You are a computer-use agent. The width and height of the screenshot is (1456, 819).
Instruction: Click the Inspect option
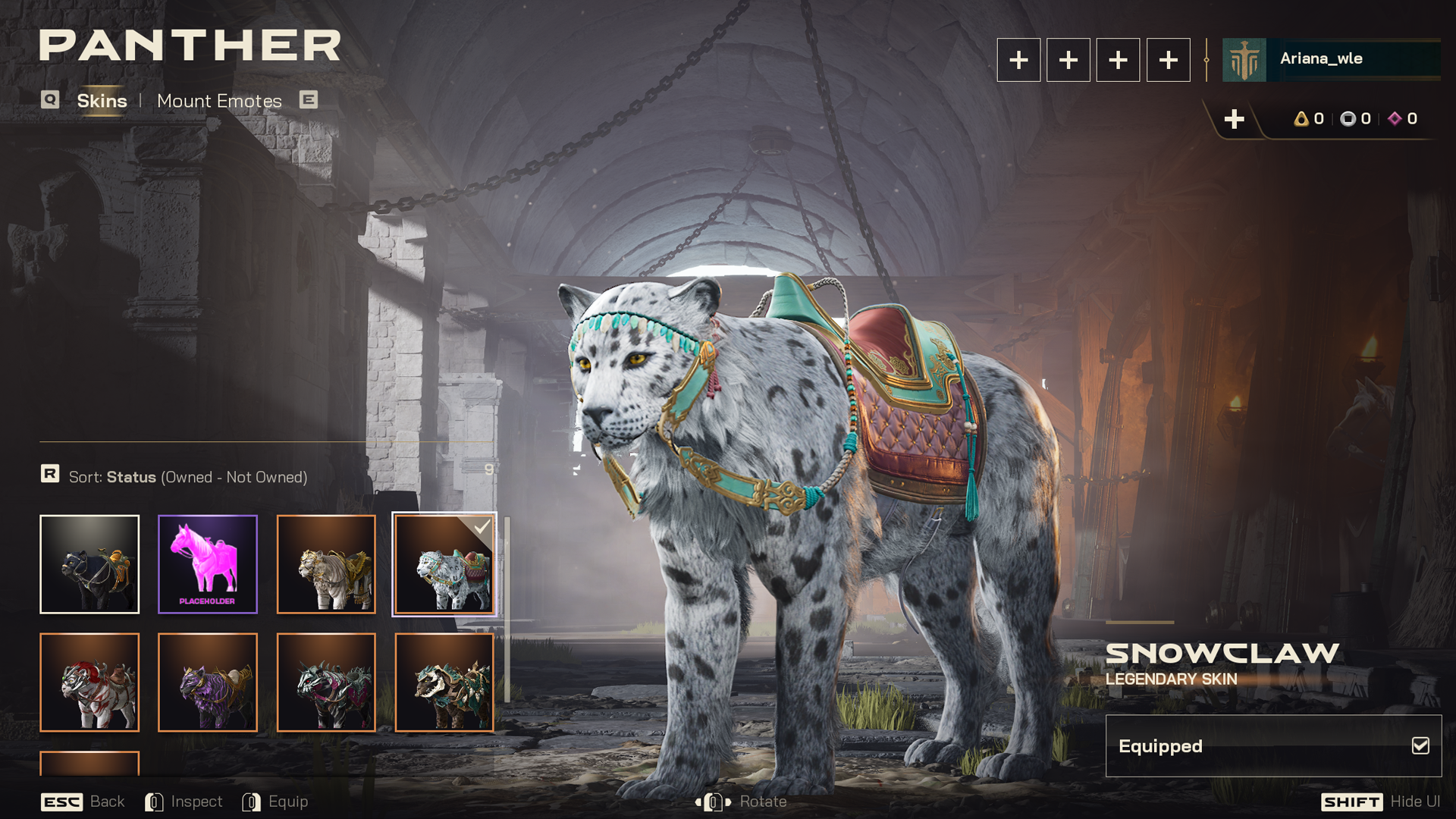pyautogui.click(x=184, y=802)
